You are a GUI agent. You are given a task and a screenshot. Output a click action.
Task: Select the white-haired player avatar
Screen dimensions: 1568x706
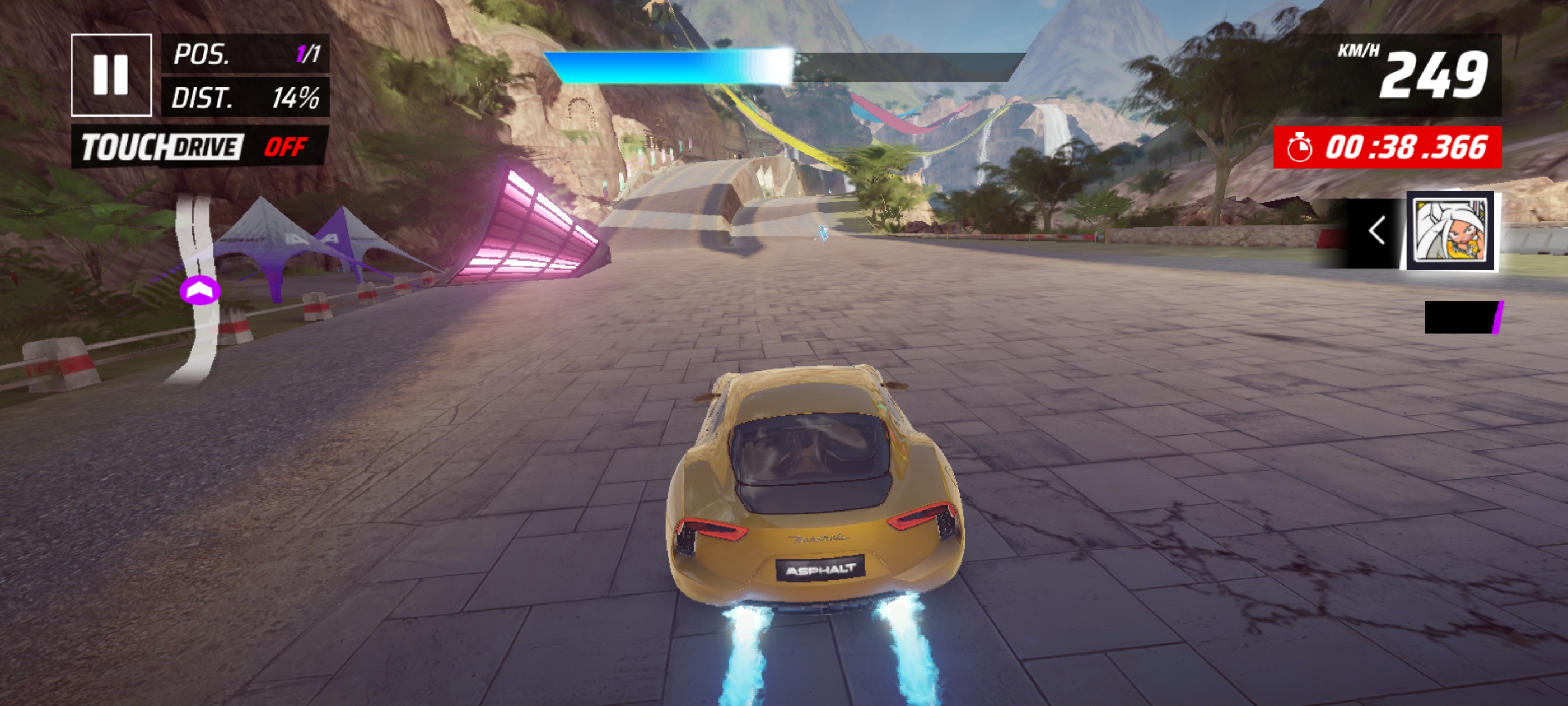[1450, 231]
